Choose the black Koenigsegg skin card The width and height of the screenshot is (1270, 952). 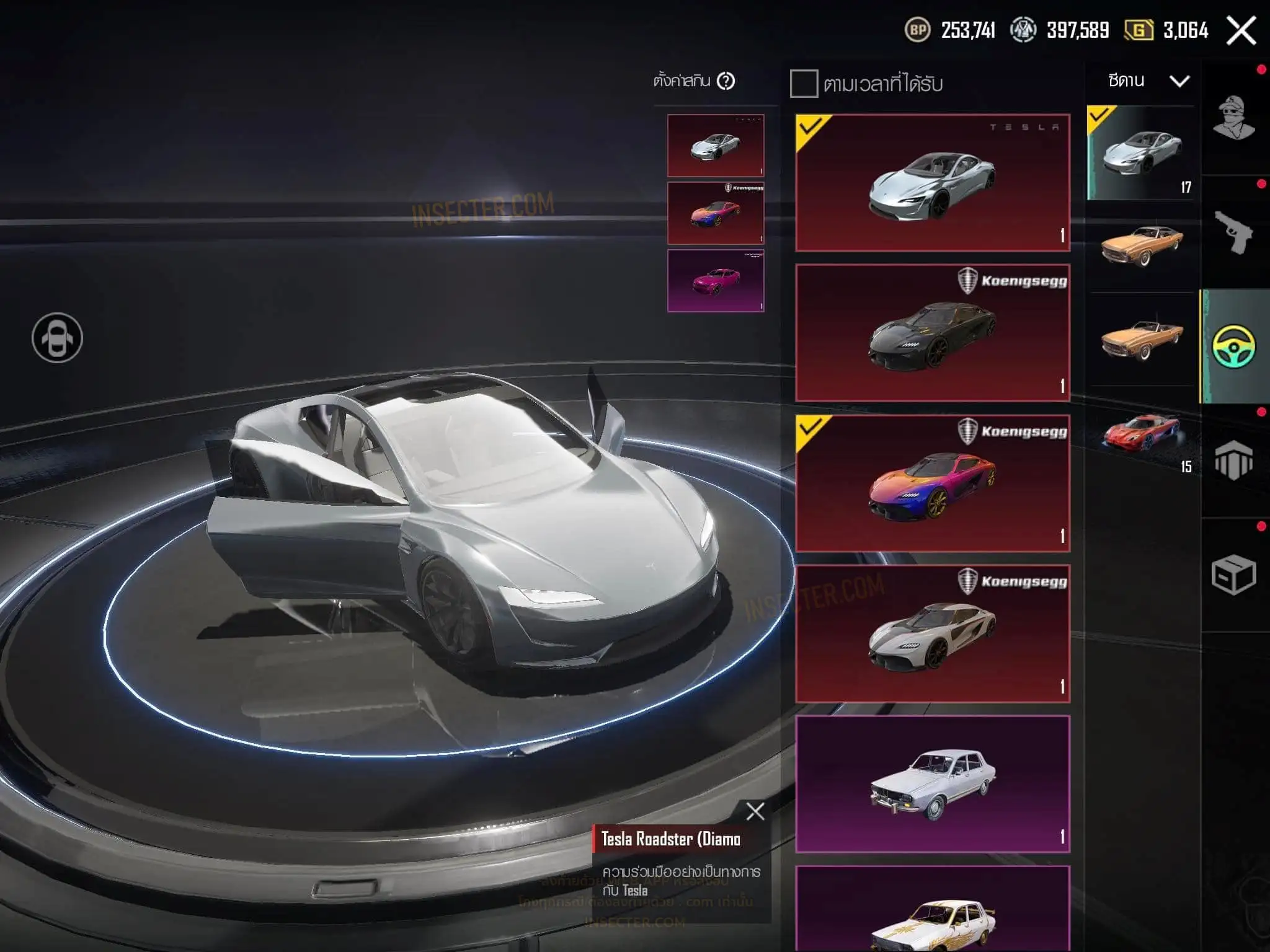click(933, 333)
